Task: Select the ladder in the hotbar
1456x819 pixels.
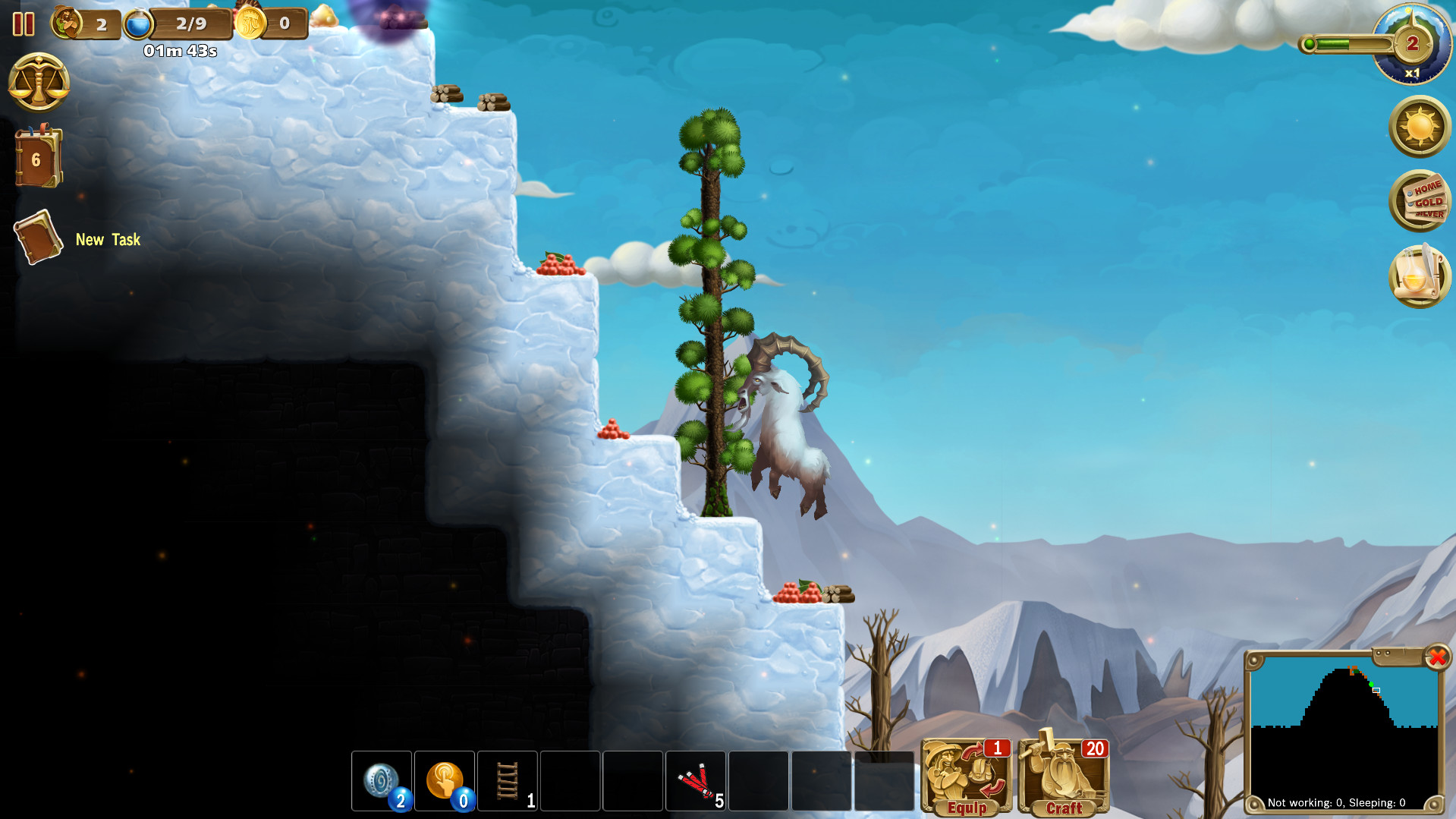Action: [x=508, y=781]
